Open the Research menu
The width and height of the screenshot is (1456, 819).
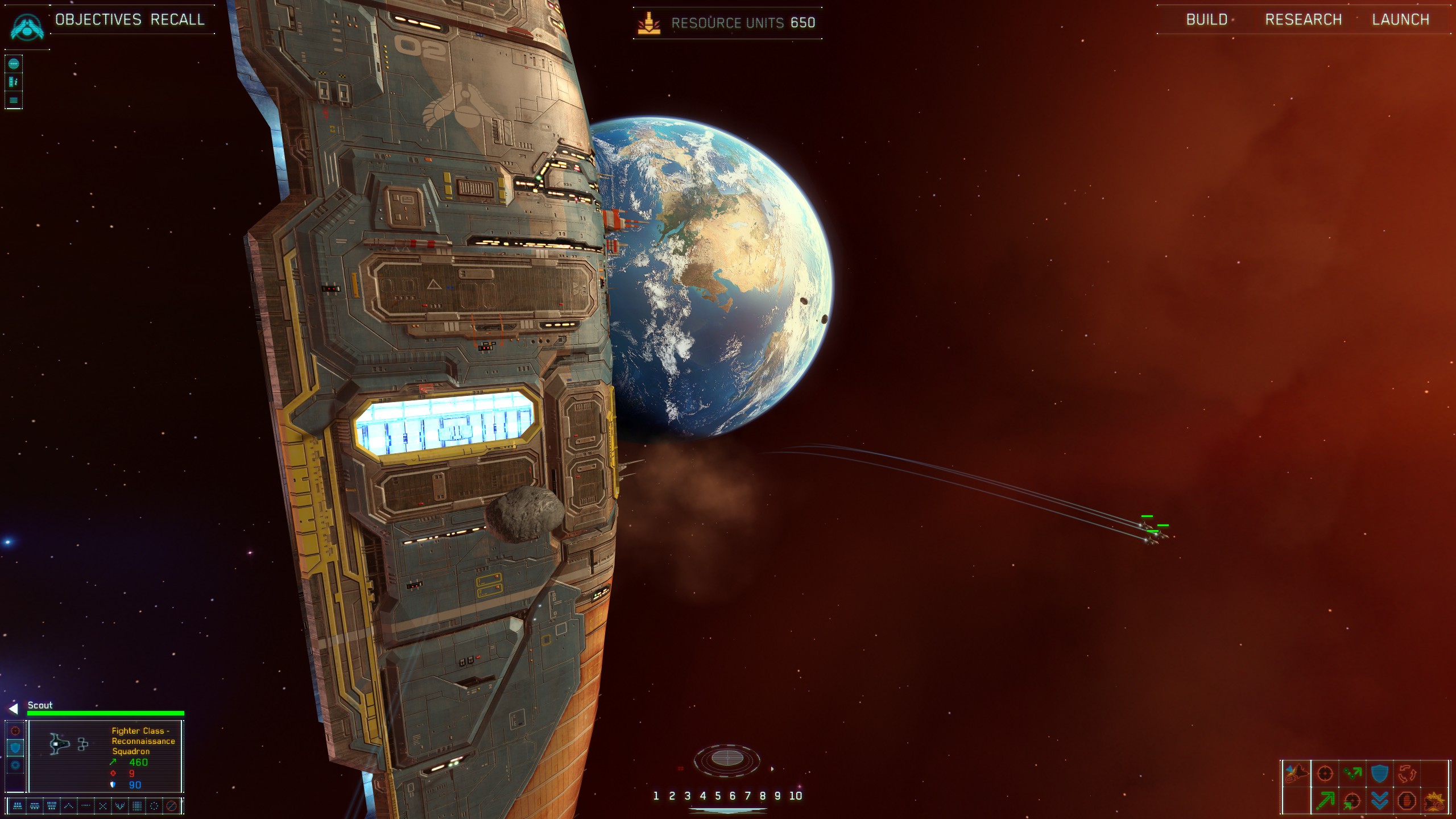click(1303, 20)
